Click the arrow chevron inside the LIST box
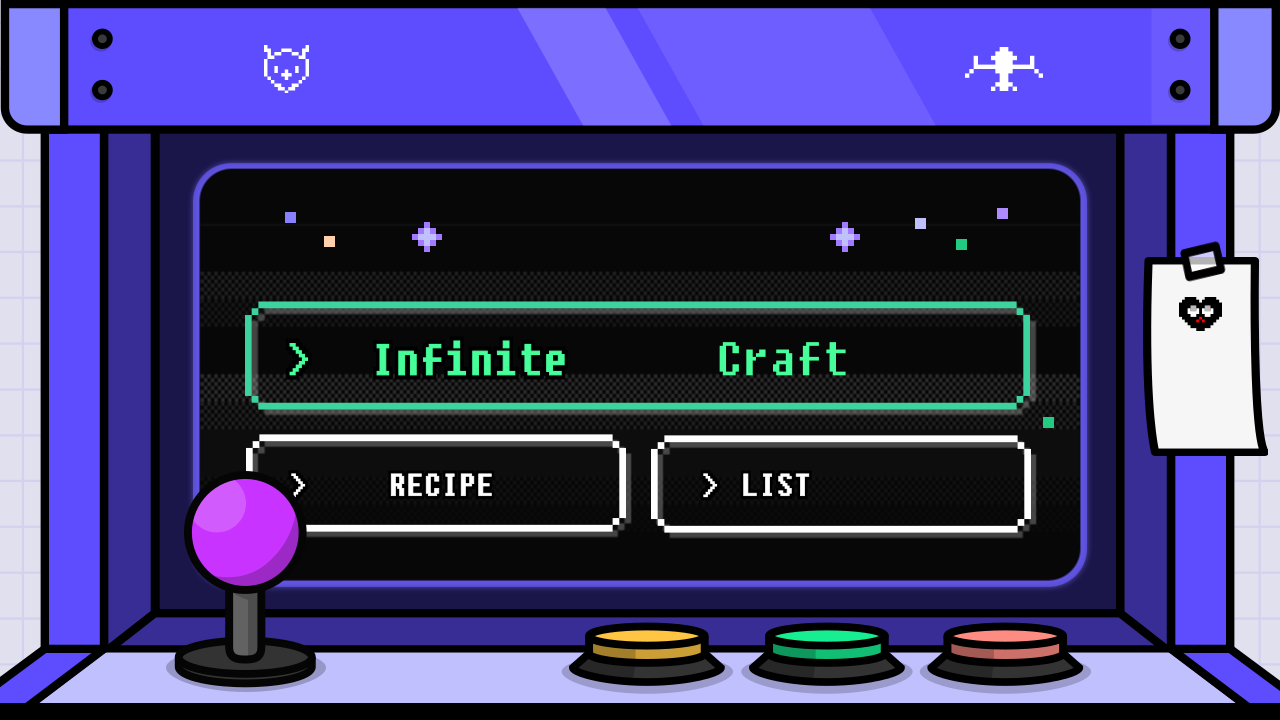 (x=711, y=486)
